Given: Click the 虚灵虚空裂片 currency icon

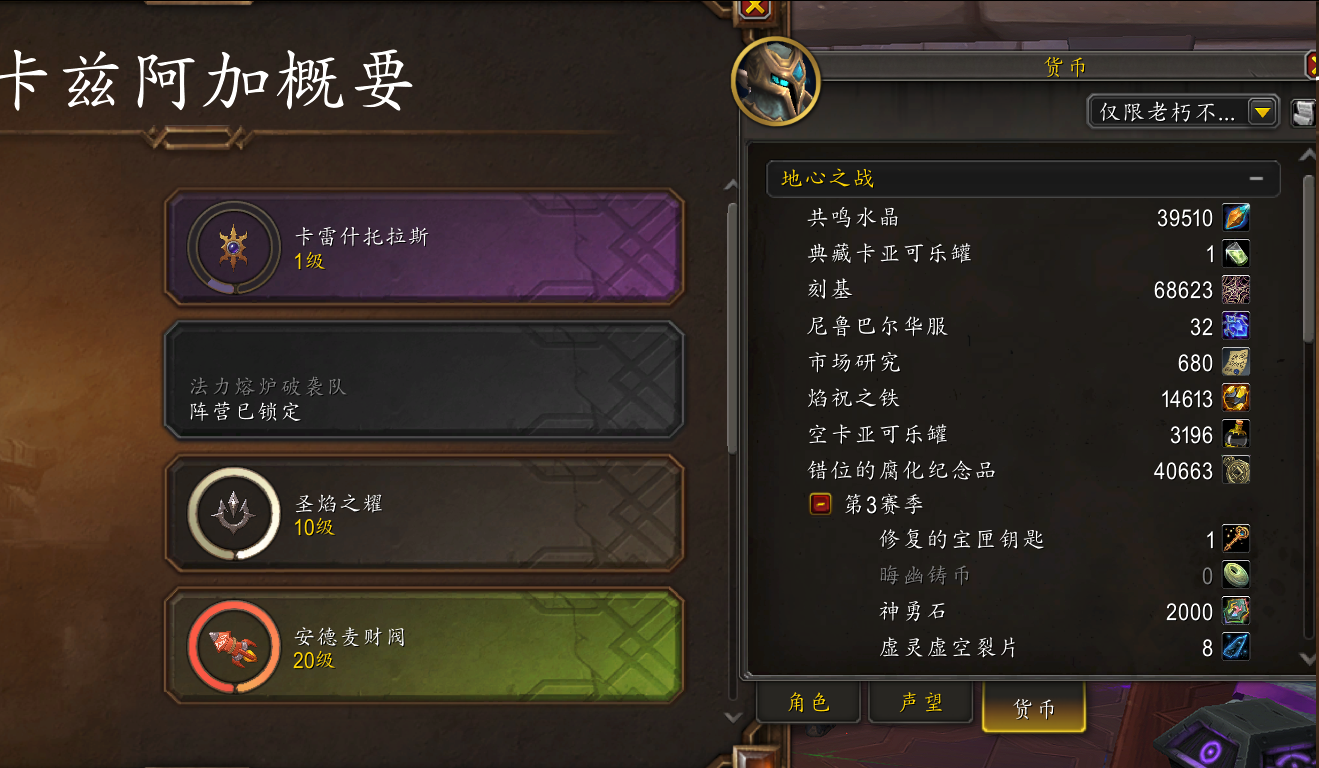Looking at the screenshot, I should tap(1236, 647).
